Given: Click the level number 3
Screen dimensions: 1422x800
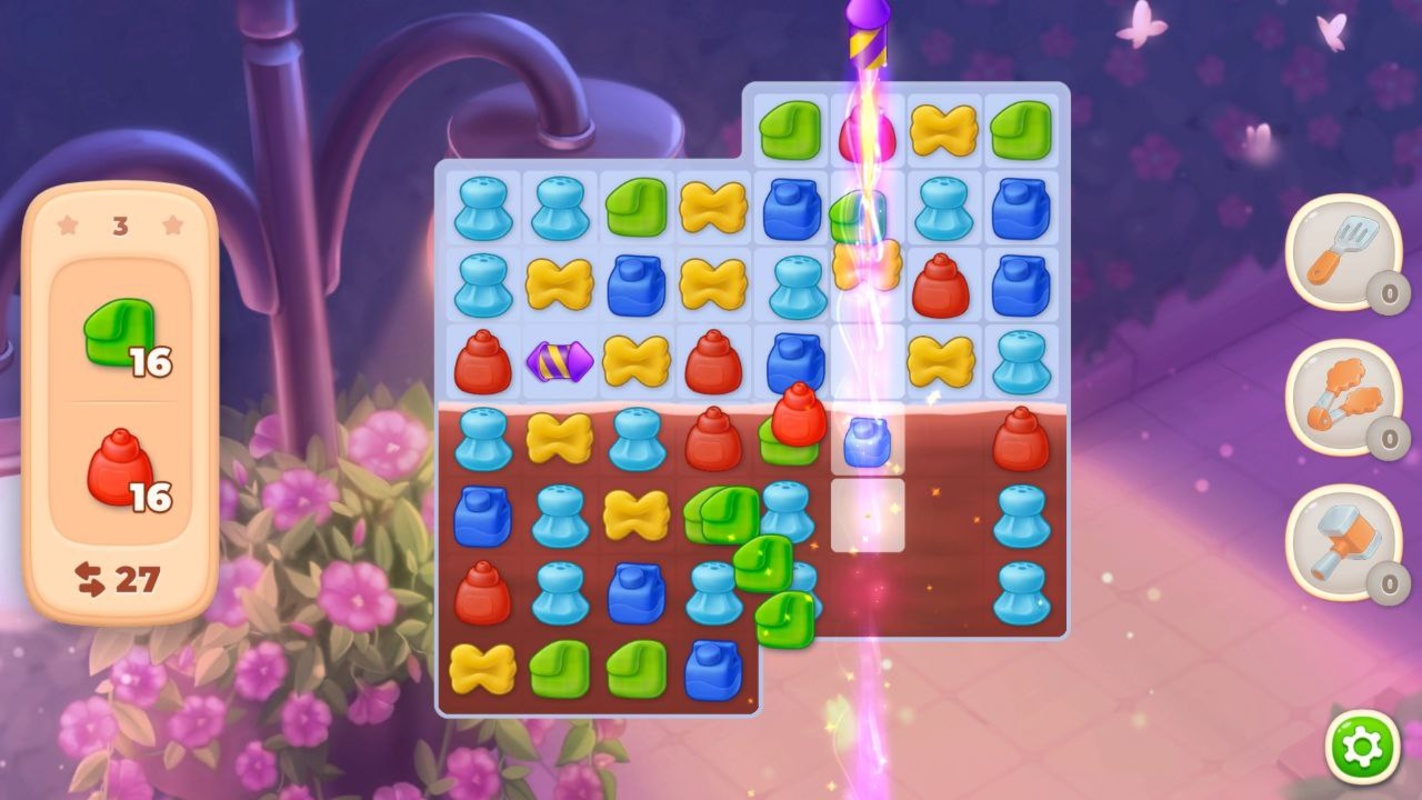Looking at the screenshot, I should click(x=120, y=226).
